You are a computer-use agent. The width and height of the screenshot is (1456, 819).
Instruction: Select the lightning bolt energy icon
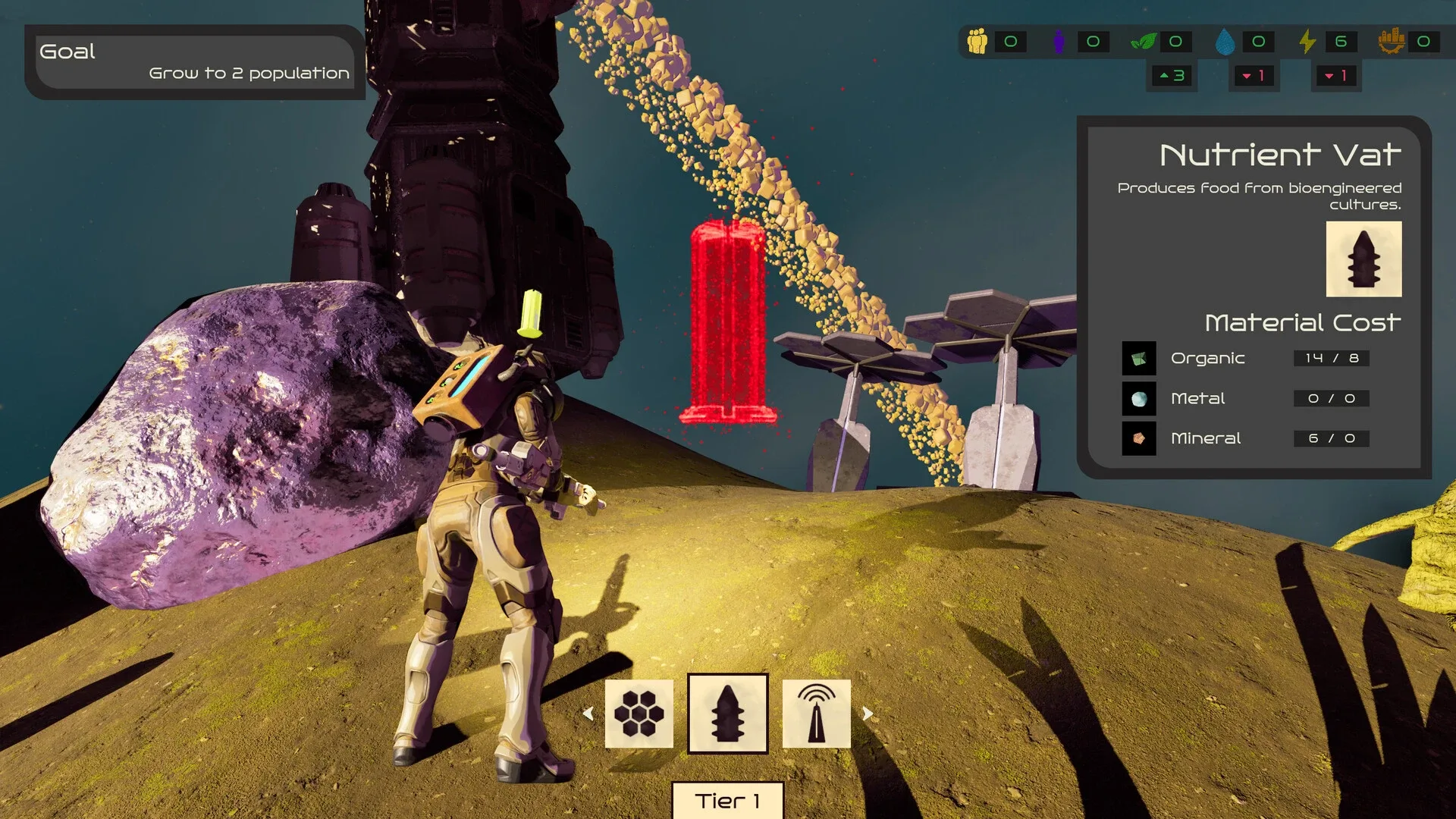tap(1307, 42)
